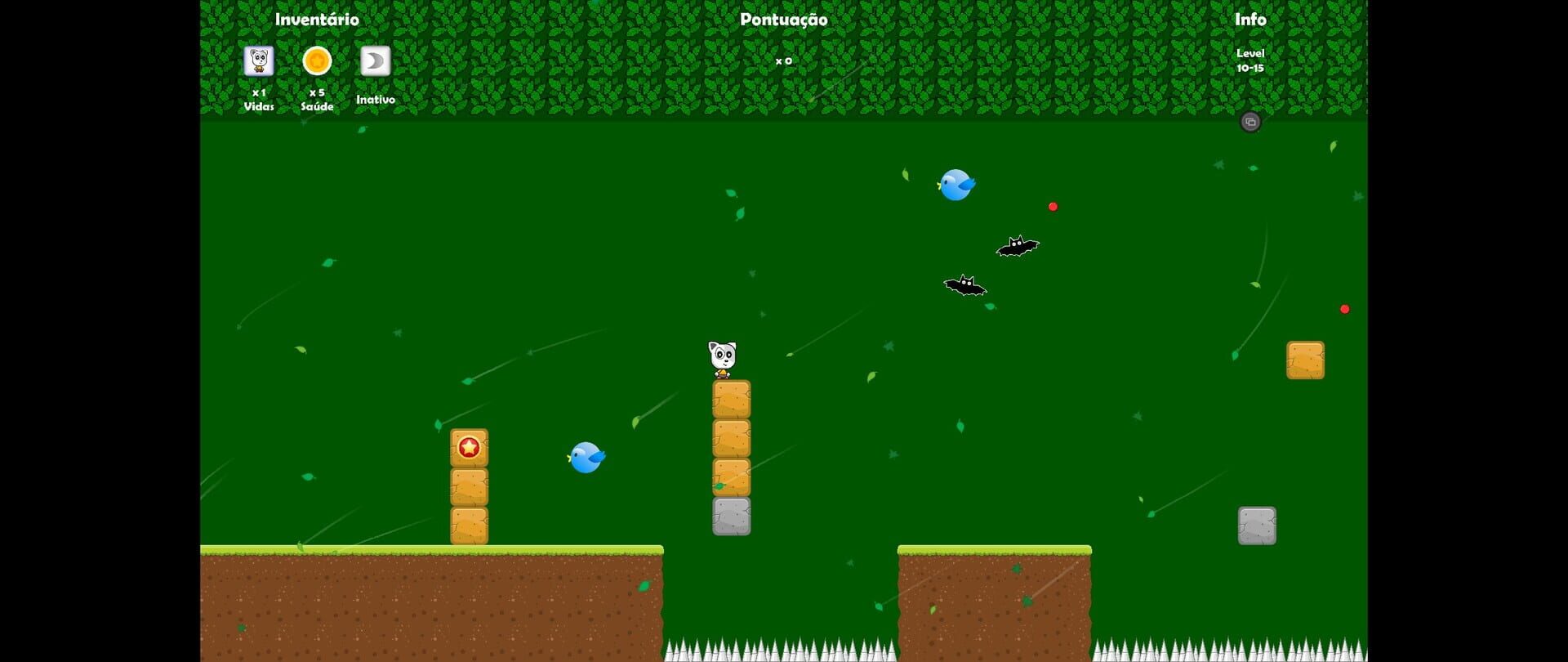Click the golden Saúde coin icon
The image size is (1568, 662).
(x=317, y=60)
